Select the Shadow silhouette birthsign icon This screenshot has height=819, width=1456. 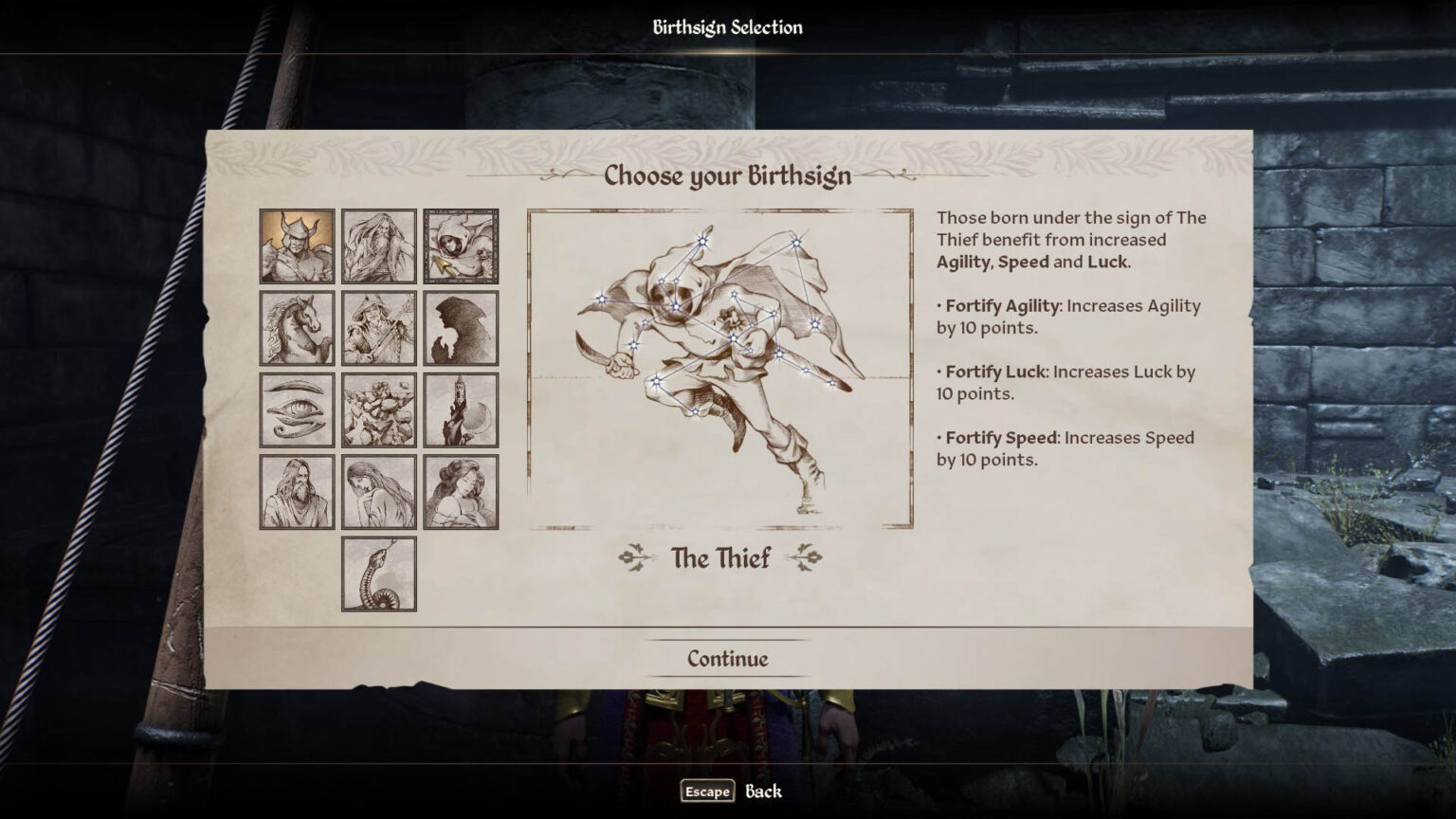462,327
